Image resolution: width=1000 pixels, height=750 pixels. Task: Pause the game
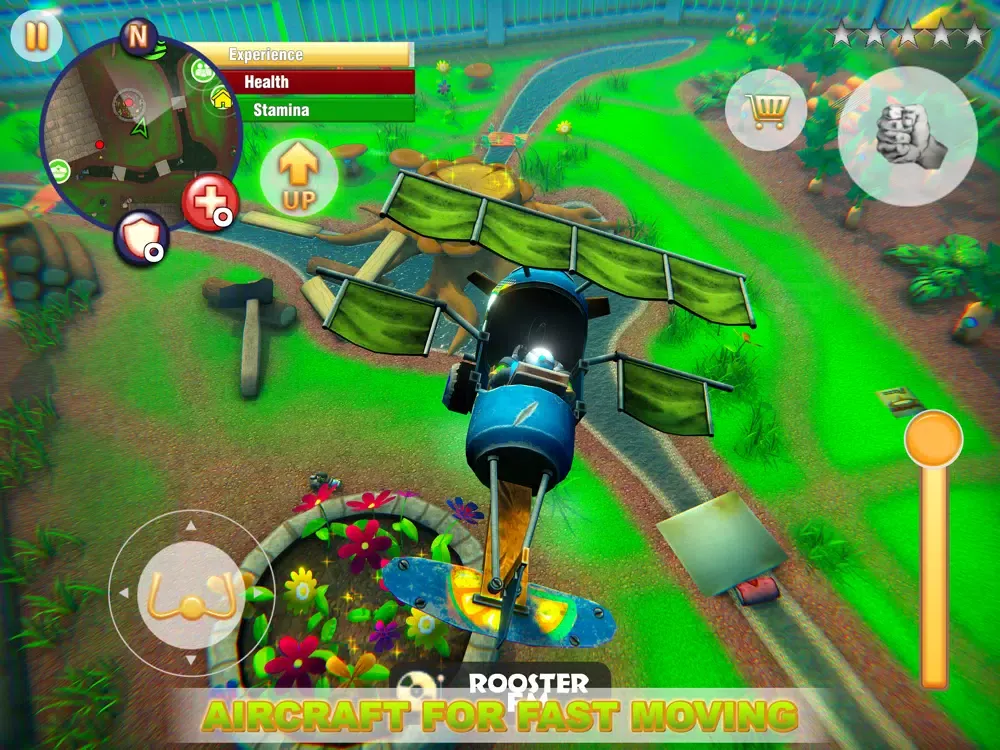(x=36, y=36)
